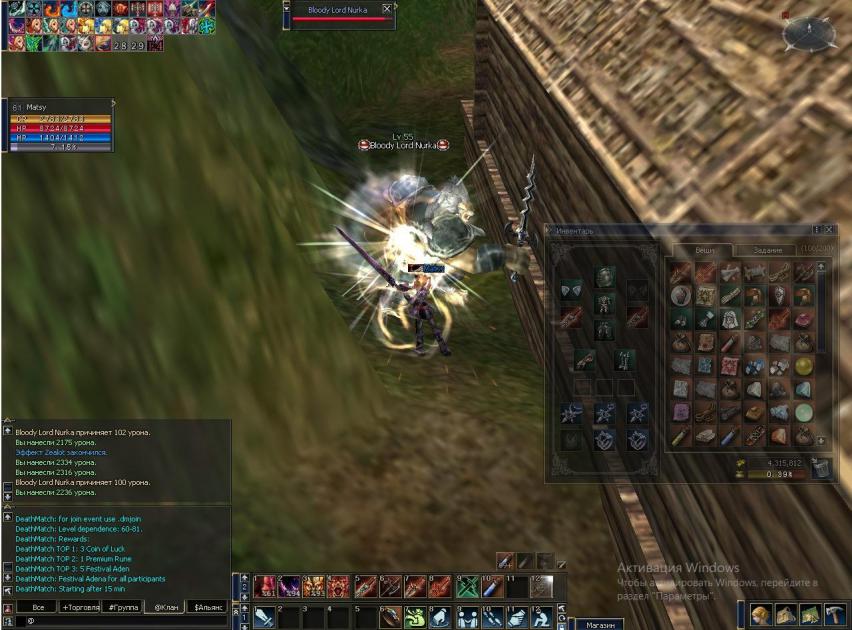Screen dimensions: 852x630
Task: Use the green crossed-swords skill on hotbar
Action: (466, 587)
